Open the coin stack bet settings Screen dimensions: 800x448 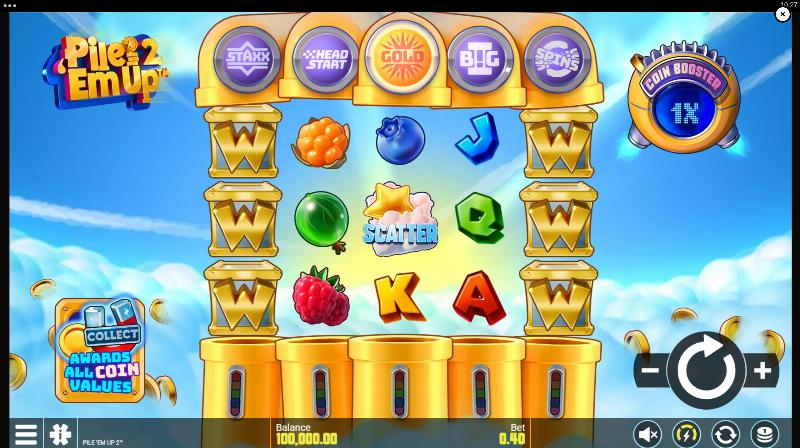(x=764, y=434)
